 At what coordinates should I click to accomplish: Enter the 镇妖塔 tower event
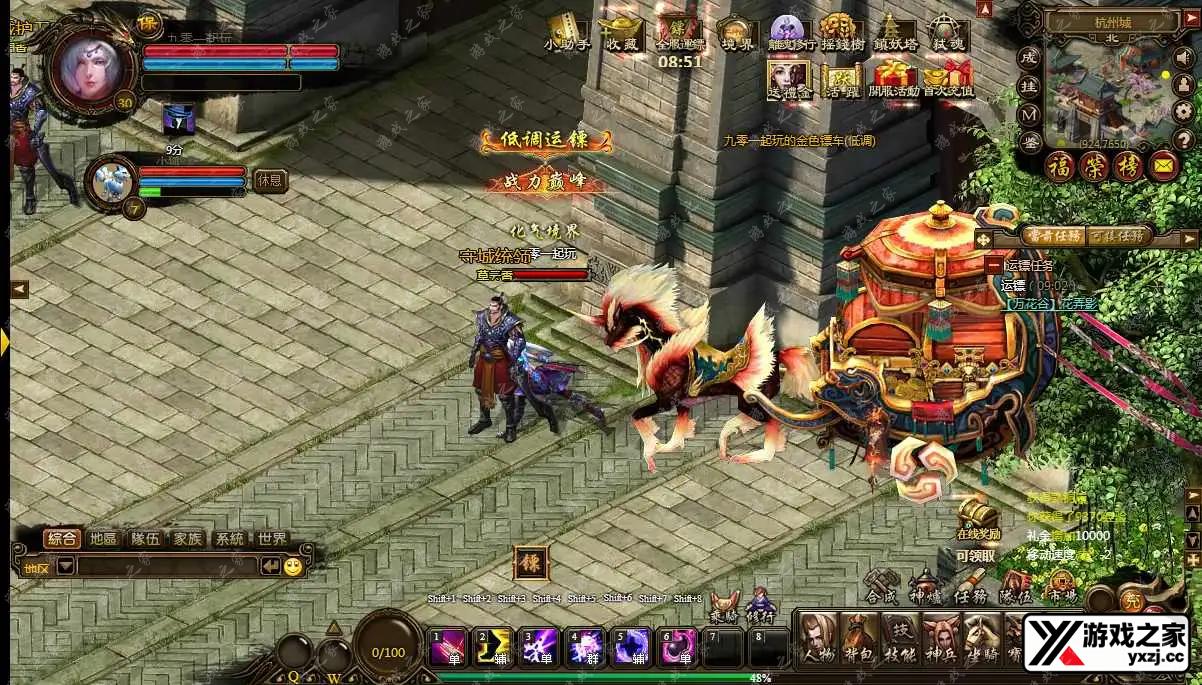(x=893, y=33)
